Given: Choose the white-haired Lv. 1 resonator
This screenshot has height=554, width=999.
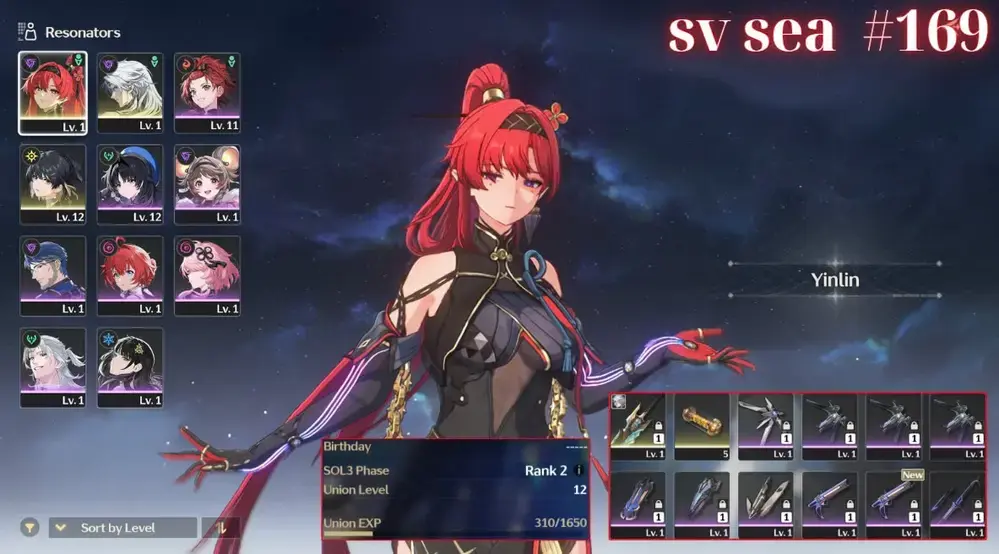Looking at the screenshot, I should coord(130,92).
